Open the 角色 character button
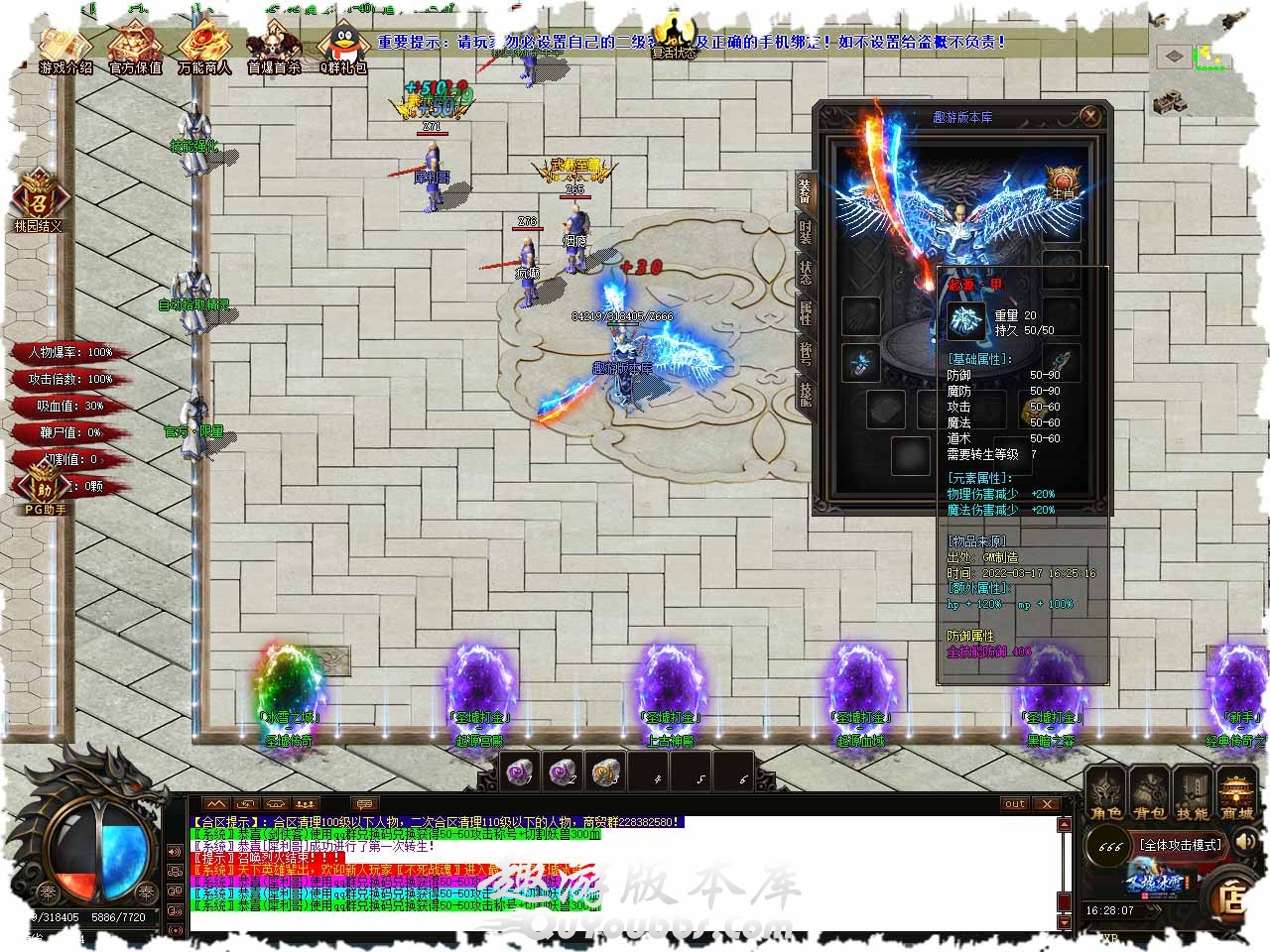Screen dimensions: 1270x952 tap(1106, 795)
